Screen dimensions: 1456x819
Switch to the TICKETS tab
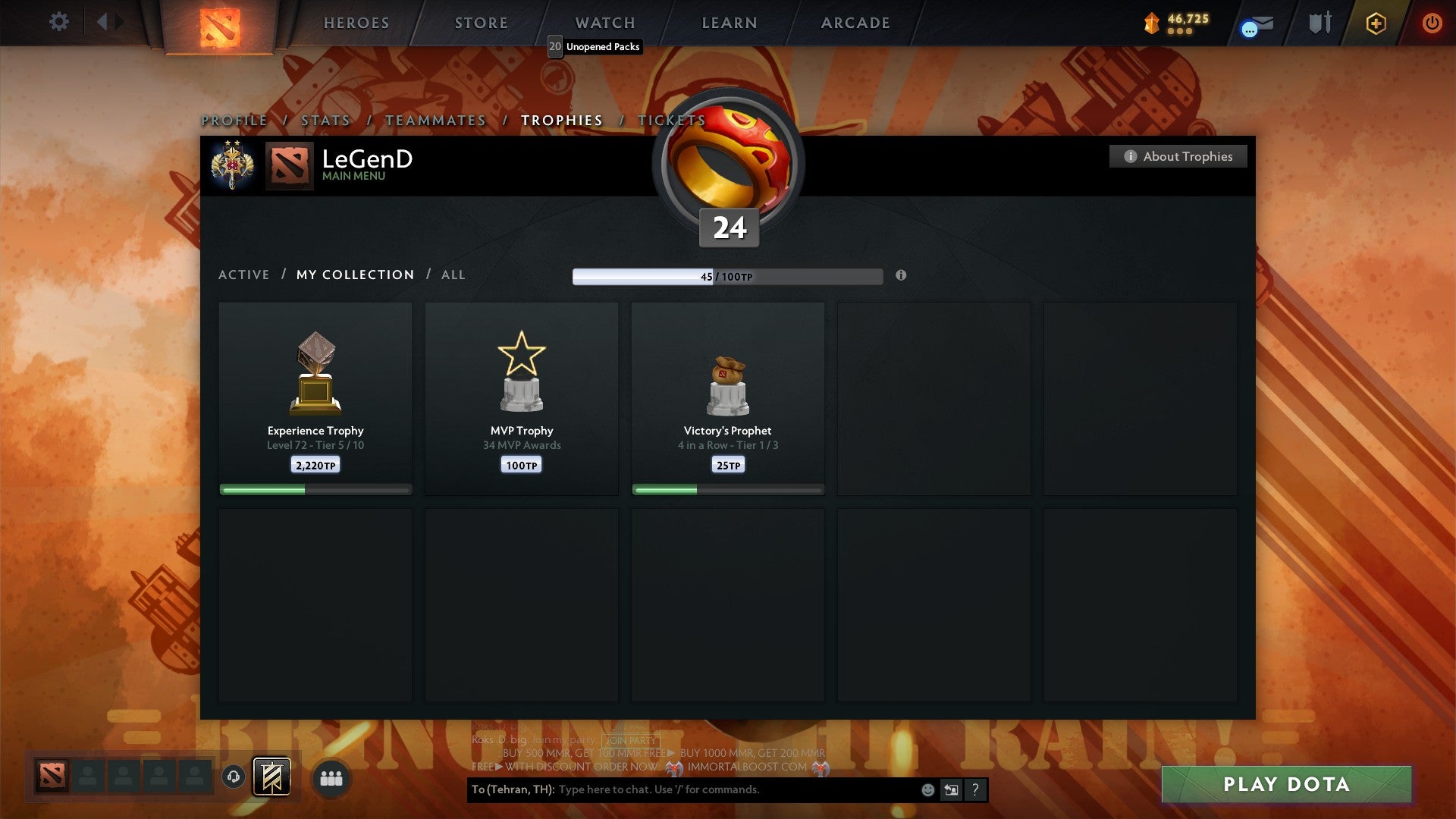tap(672, 120)
